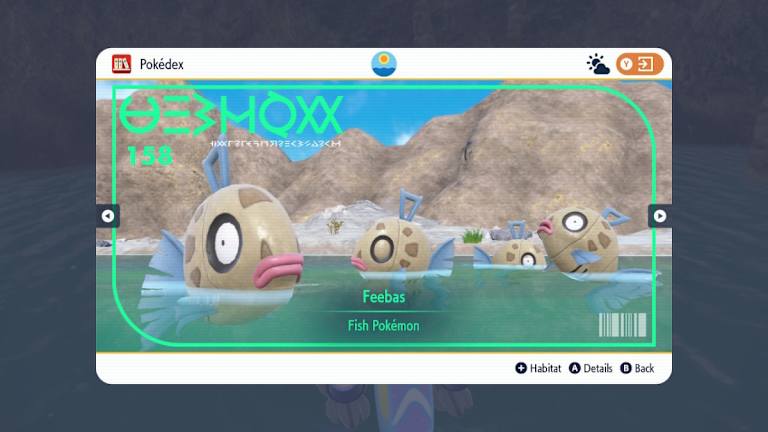Click the red Pokédex book icon
Image resolution: width=768 pixels, height=432 pixels.
[121, 64]
